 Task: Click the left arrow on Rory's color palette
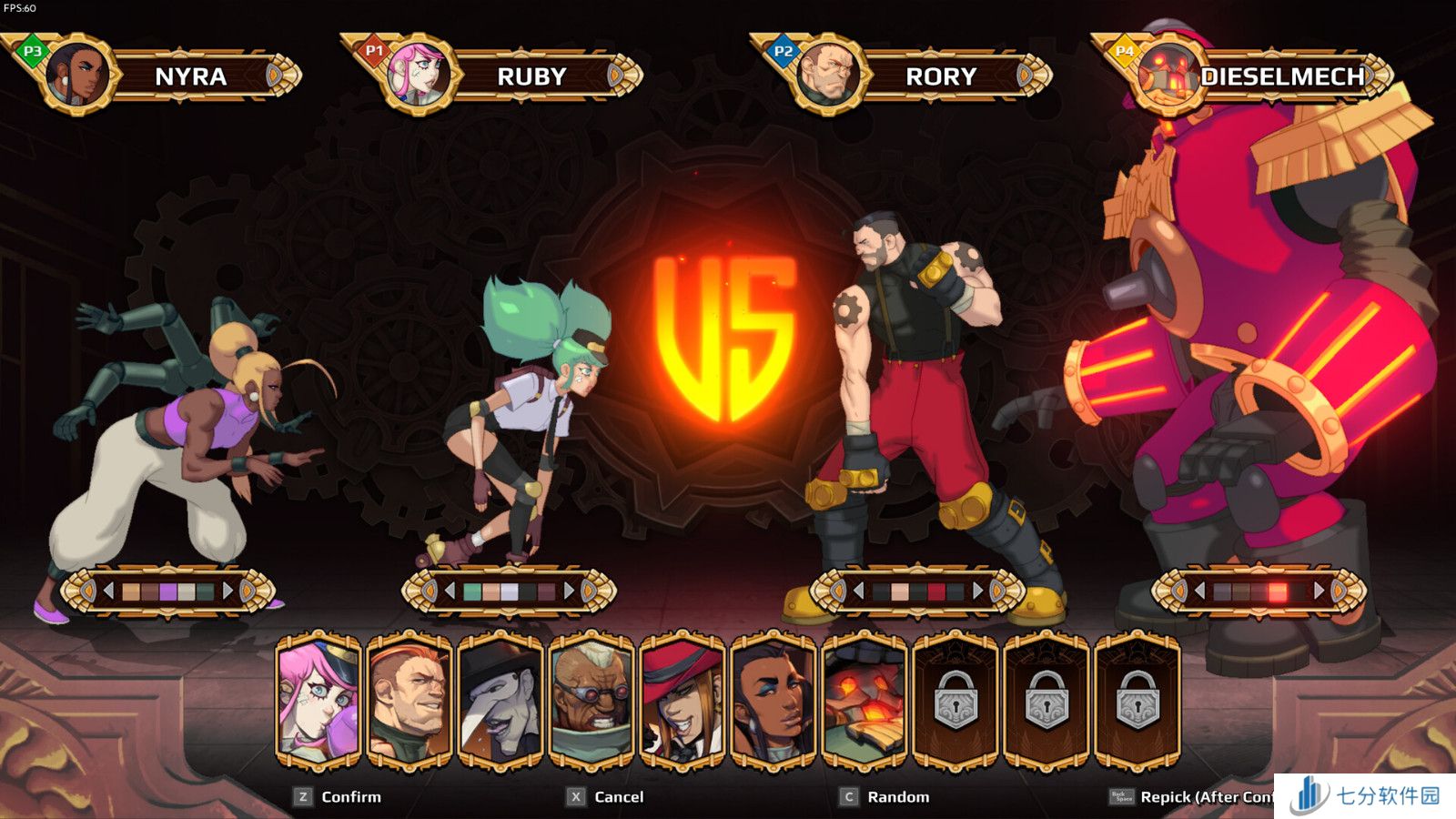tap(858, 591)
